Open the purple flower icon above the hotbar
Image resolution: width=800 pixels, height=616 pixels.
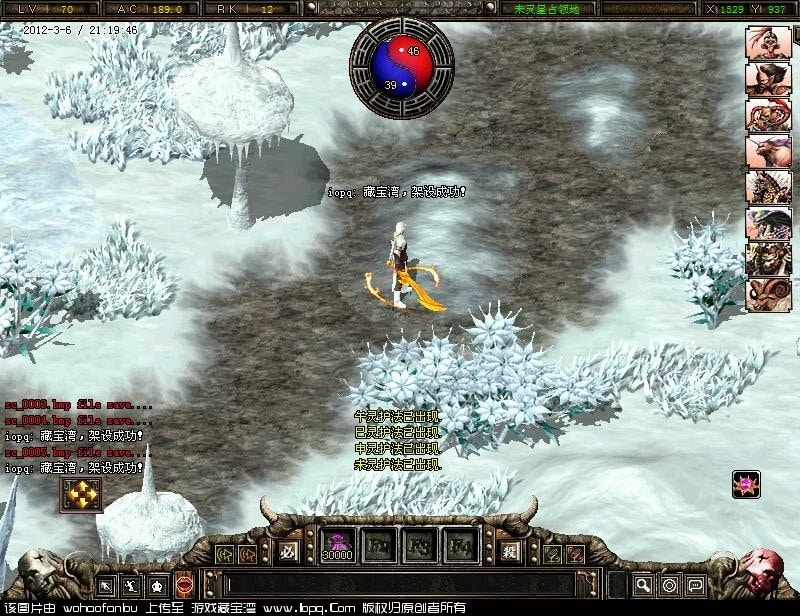(x=745, y=484)
